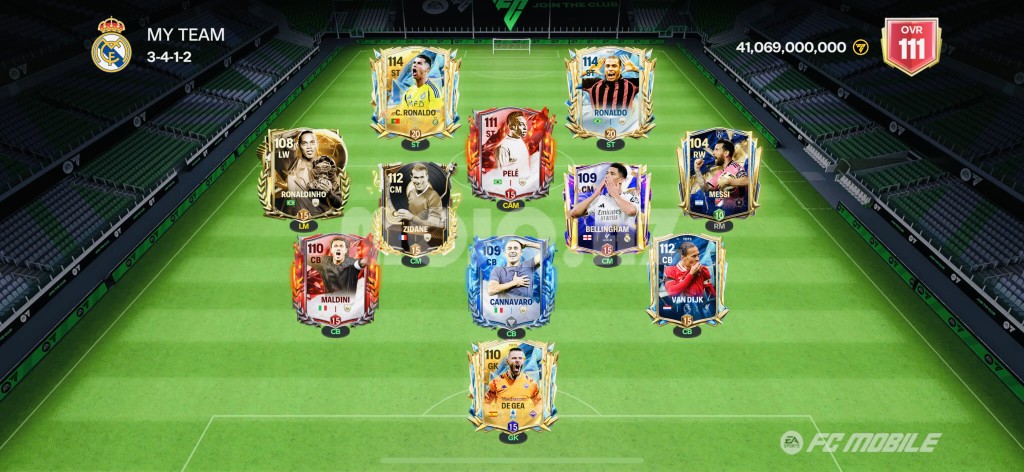Select the C. Ronaldo striker card
This screenshot has width=1024, height=472.
coord(415,91)
